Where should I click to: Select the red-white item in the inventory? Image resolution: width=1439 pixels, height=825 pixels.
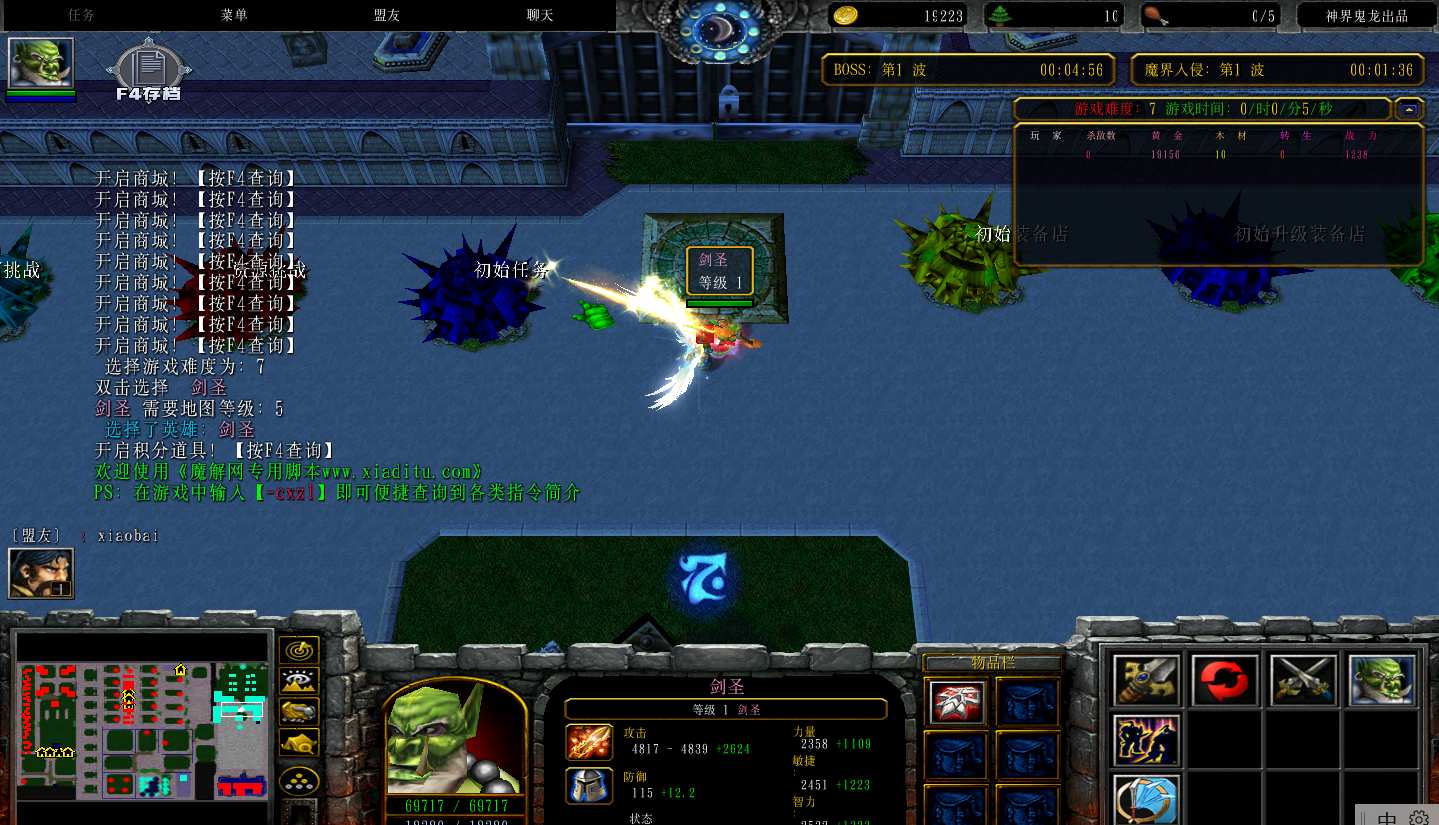tap(955, 702)
